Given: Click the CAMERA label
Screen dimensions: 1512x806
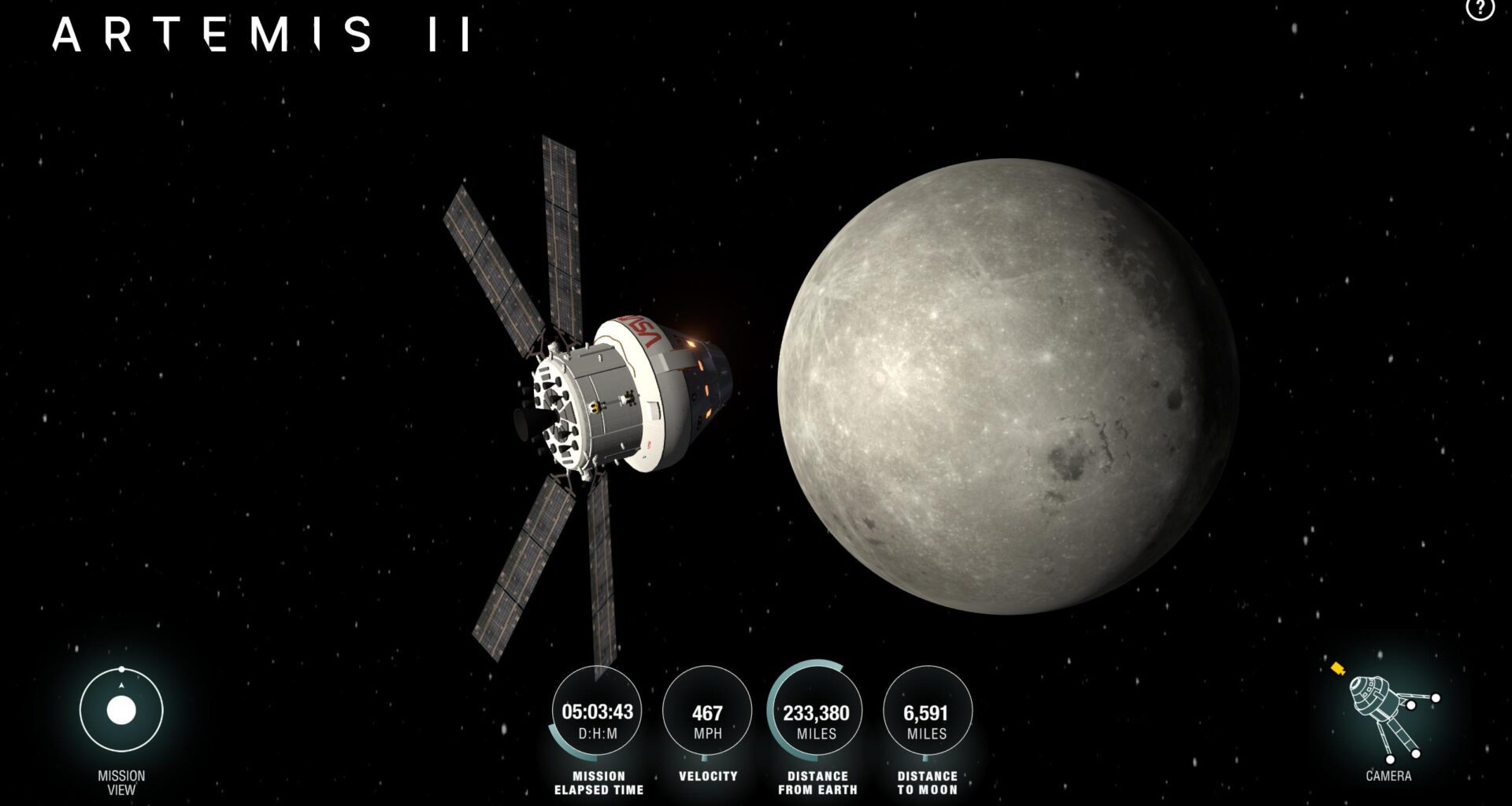Looking at the screenshot, I should 1388,775.
